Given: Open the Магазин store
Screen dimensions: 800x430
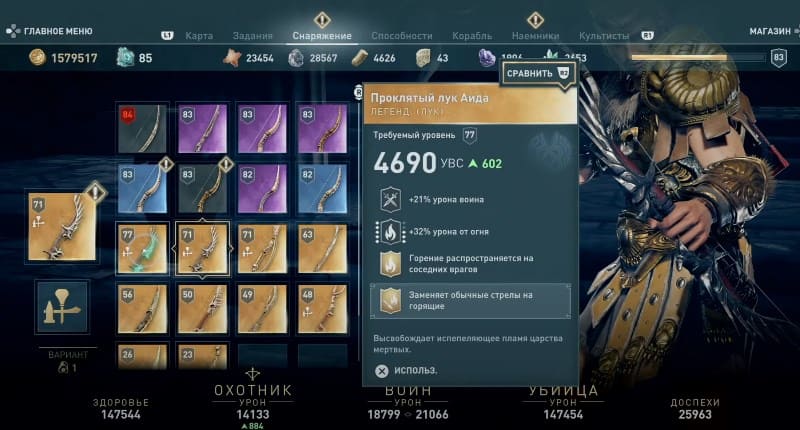Looking at the screenshot, I should [769, 31].
